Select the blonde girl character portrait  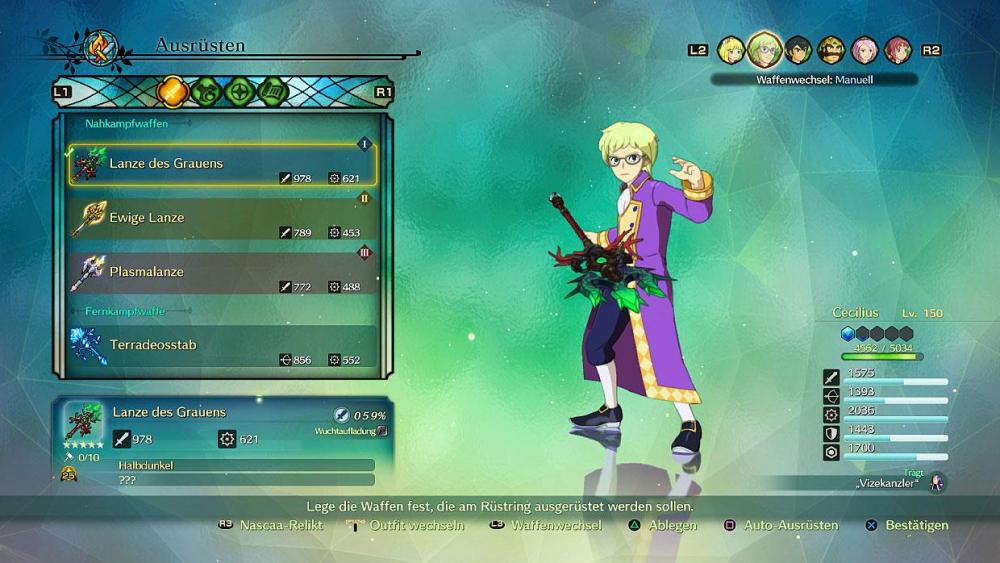coord(731,49)
